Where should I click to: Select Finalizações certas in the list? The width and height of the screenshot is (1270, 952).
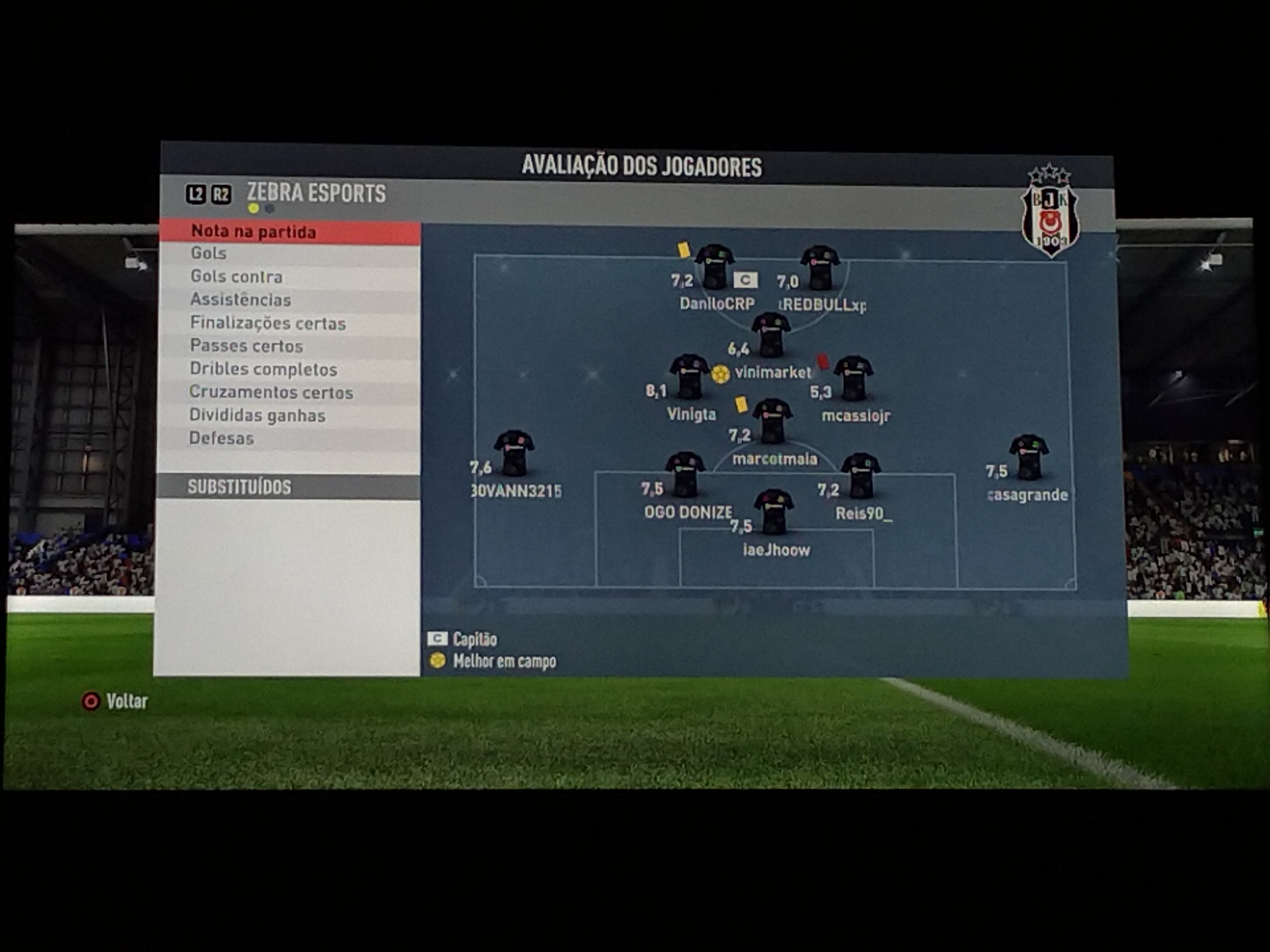tap(289, 323)
